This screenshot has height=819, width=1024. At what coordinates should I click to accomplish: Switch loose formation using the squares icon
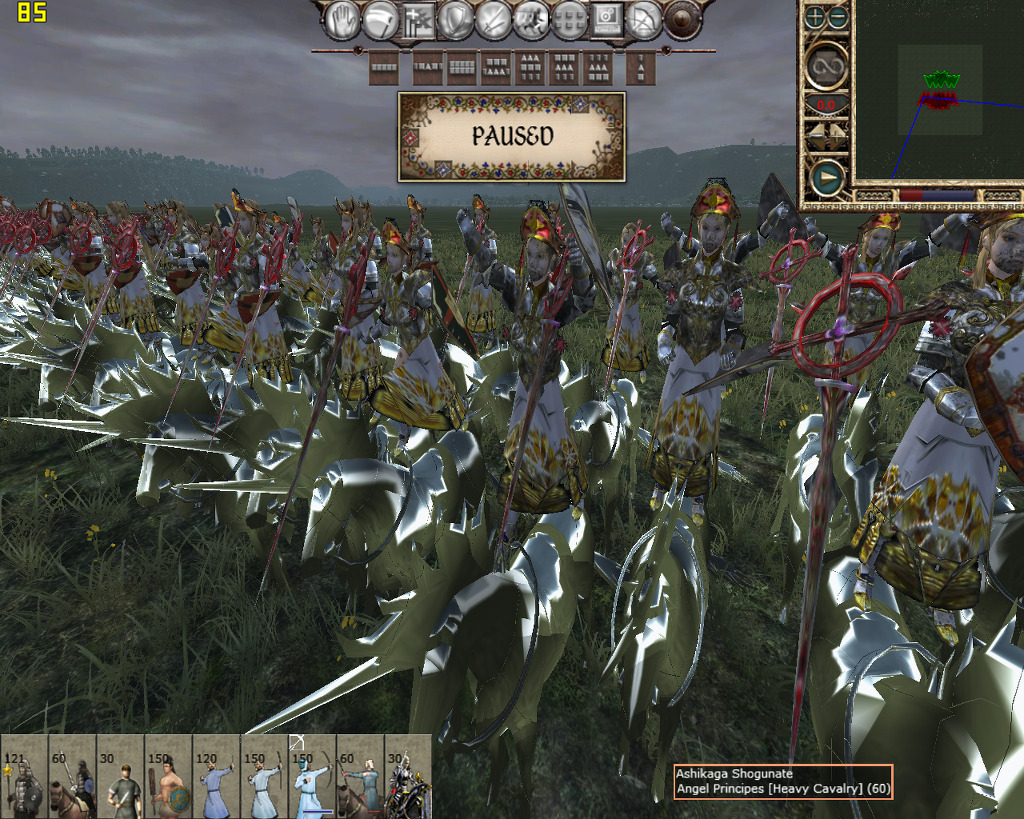pos(569,20)
